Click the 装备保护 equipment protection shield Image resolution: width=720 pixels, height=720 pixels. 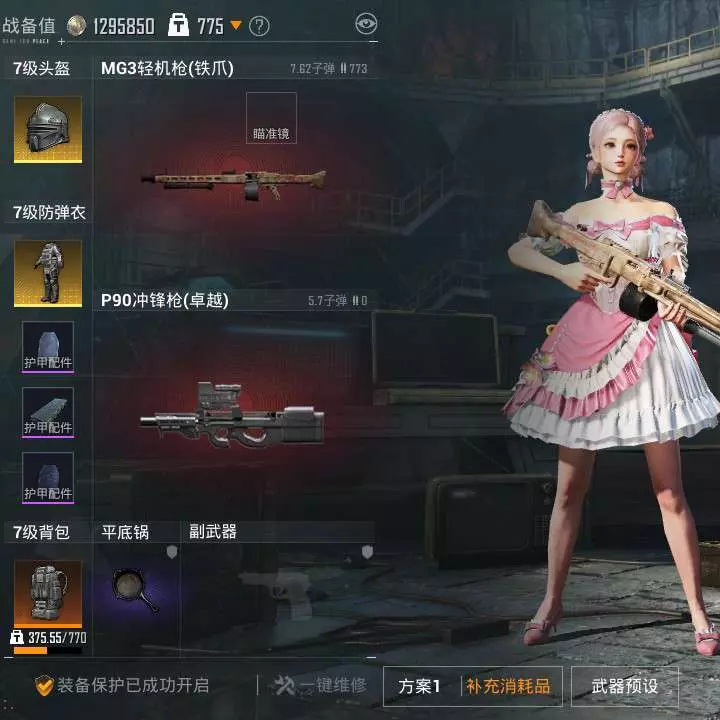pos(44,686)
